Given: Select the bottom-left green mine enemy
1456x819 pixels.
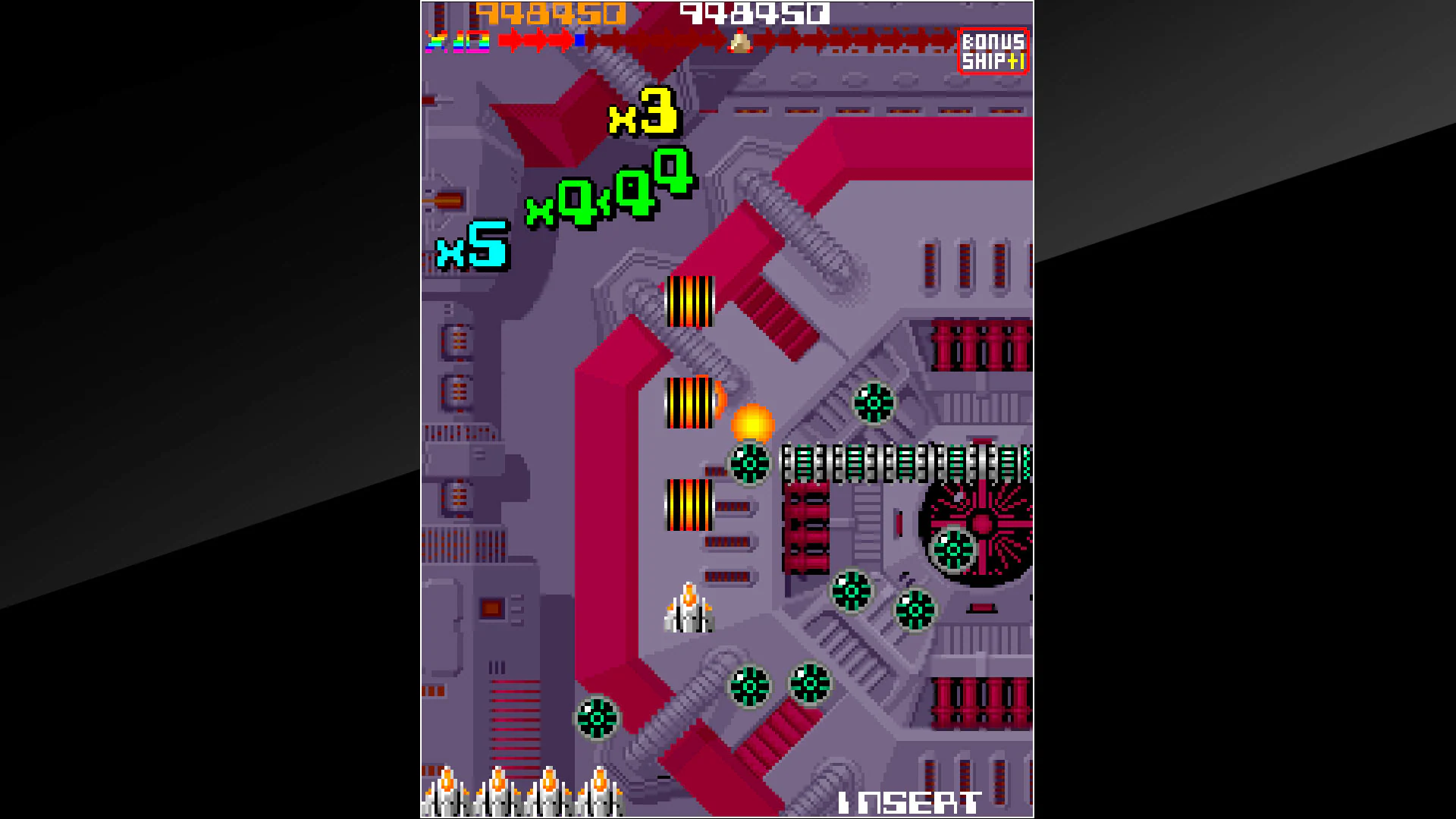Looking at the screenshot, I should click(x=598, y=718).
